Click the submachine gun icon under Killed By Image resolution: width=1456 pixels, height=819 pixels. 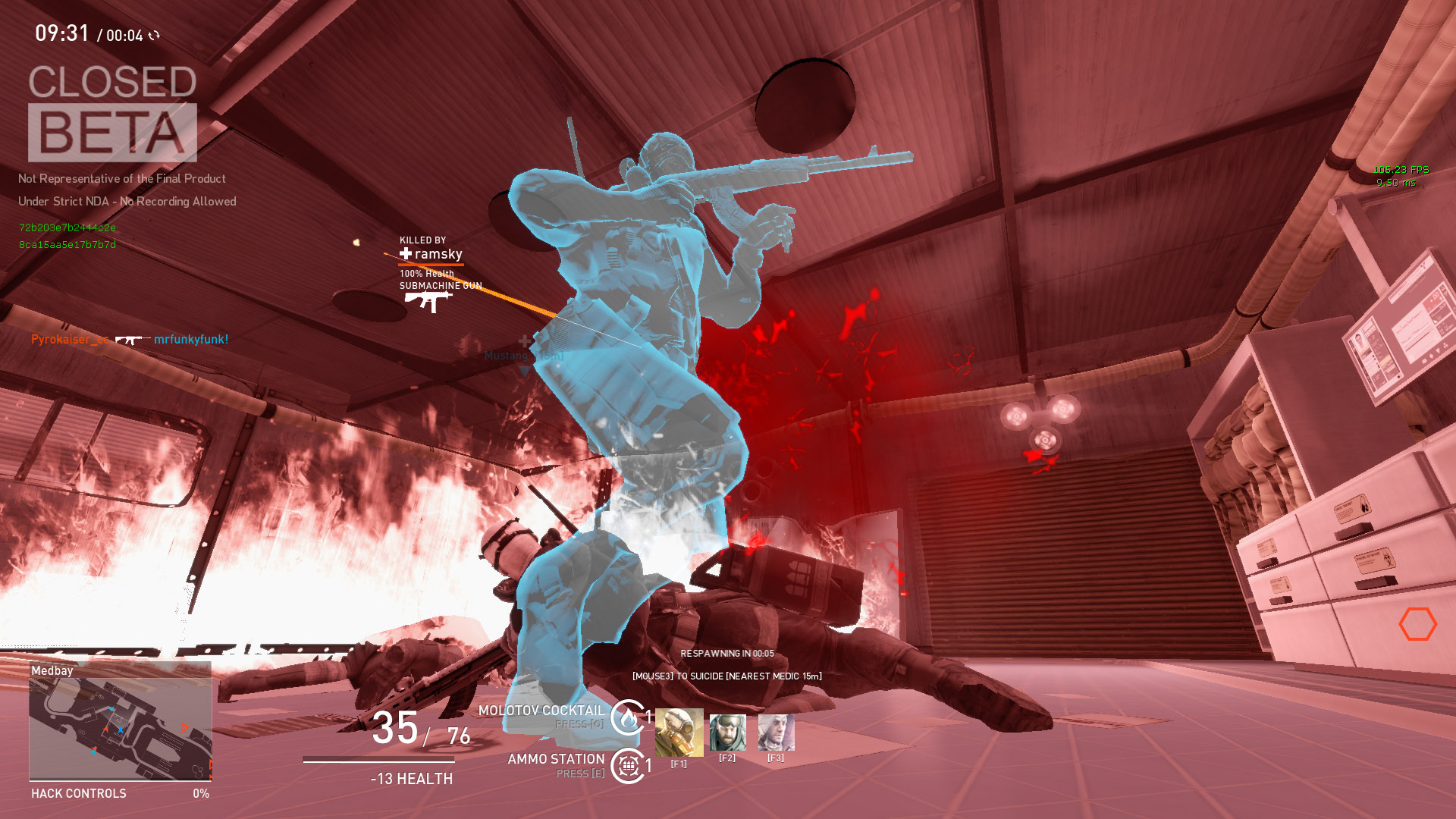tap(428, 301)
